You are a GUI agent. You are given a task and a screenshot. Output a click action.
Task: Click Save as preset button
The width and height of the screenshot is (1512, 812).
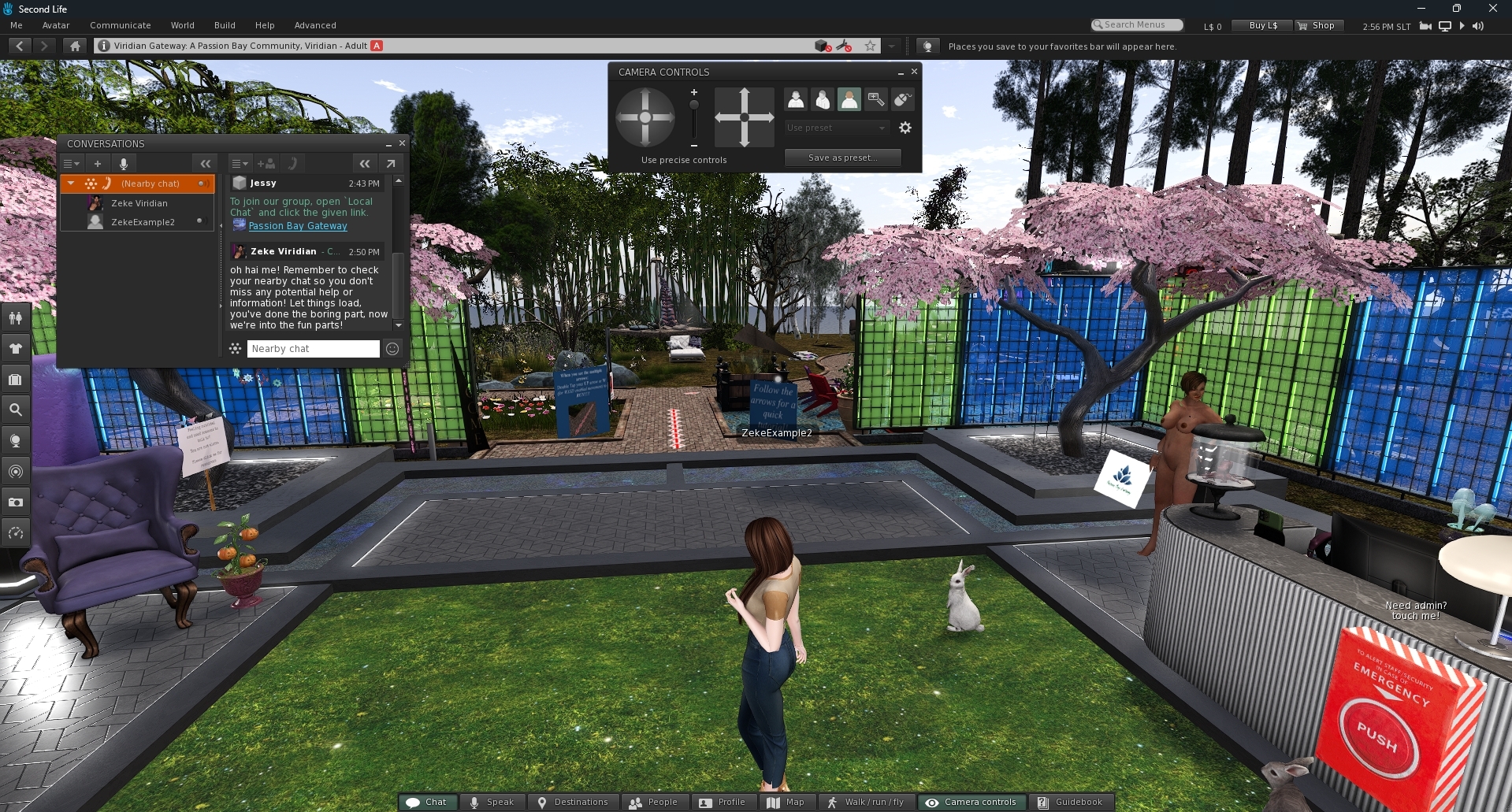click(x=842, y=158)
